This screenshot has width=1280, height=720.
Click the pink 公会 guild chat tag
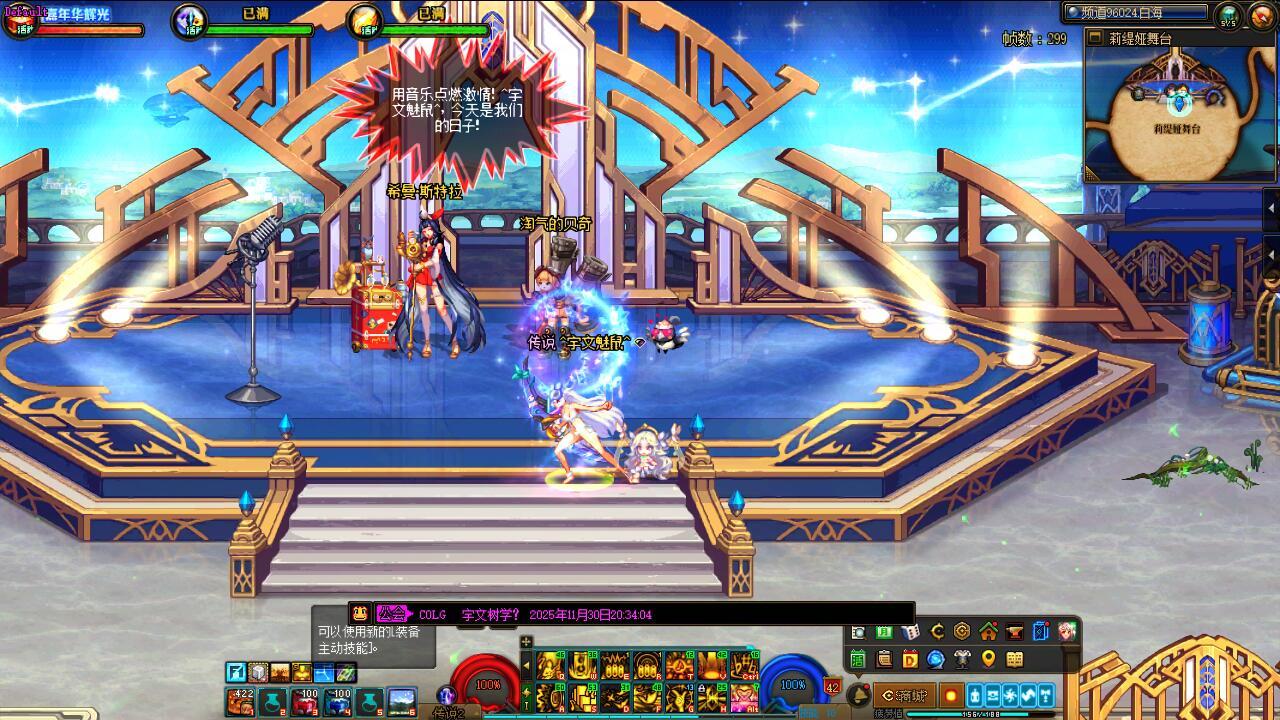(392, 614)
